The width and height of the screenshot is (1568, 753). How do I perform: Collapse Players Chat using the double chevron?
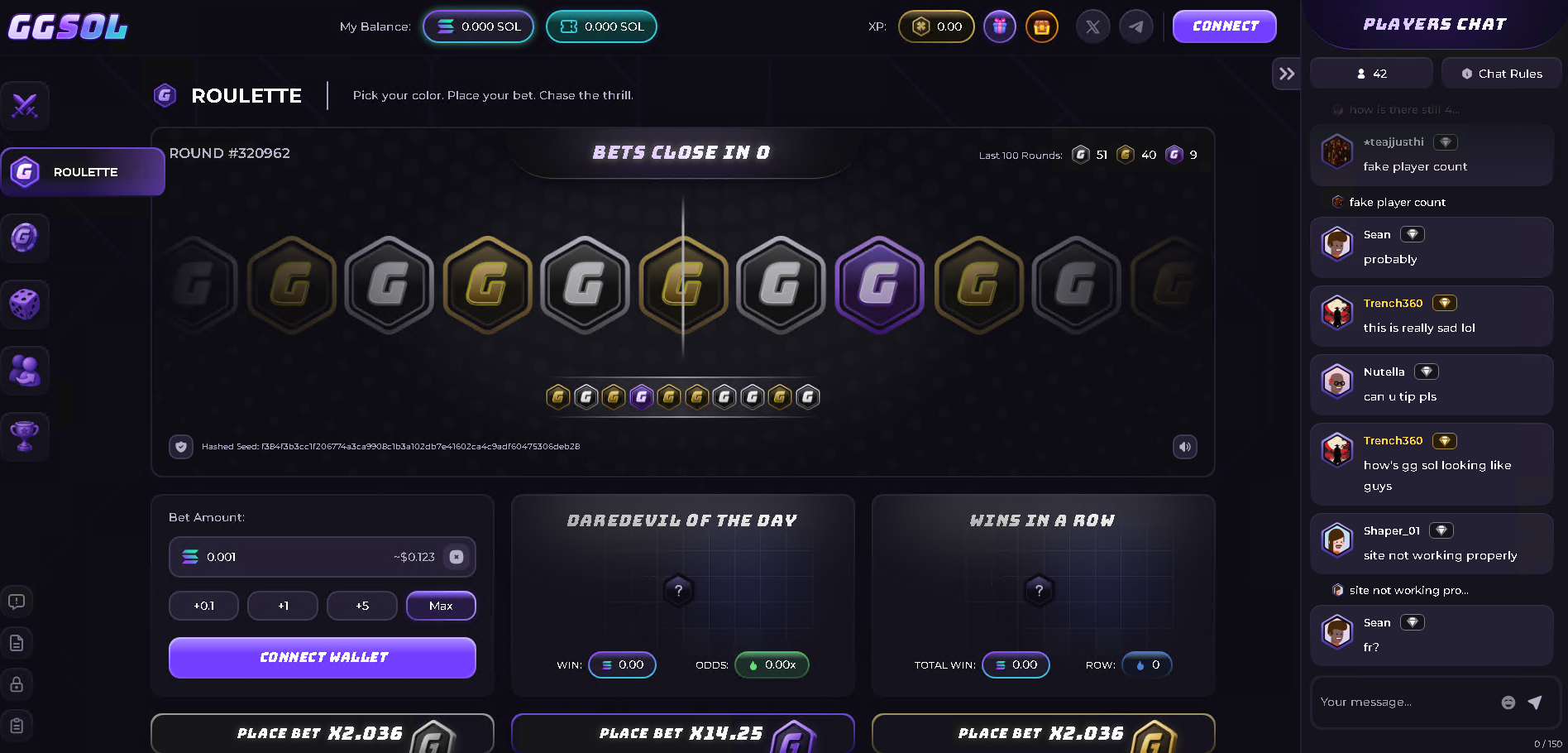[1286, 74]
